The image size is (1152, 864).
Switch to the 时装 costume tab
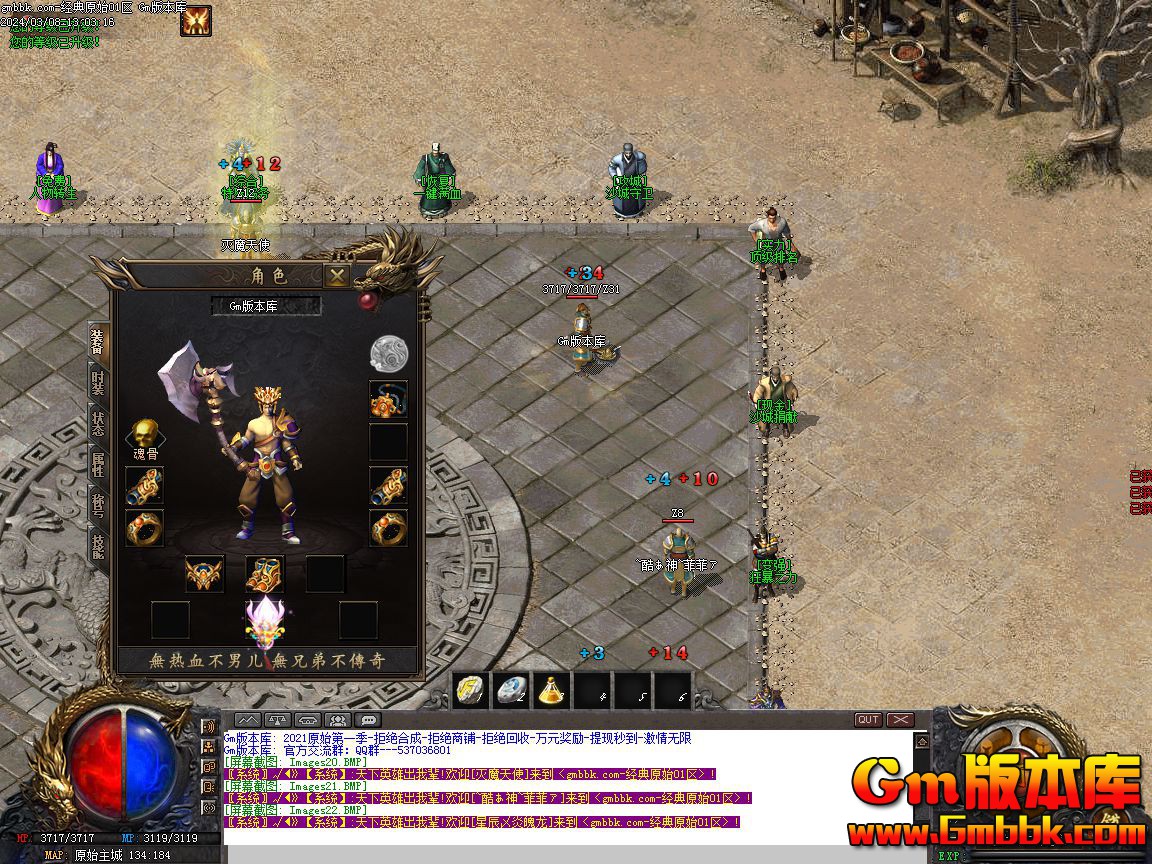point(98,382)
